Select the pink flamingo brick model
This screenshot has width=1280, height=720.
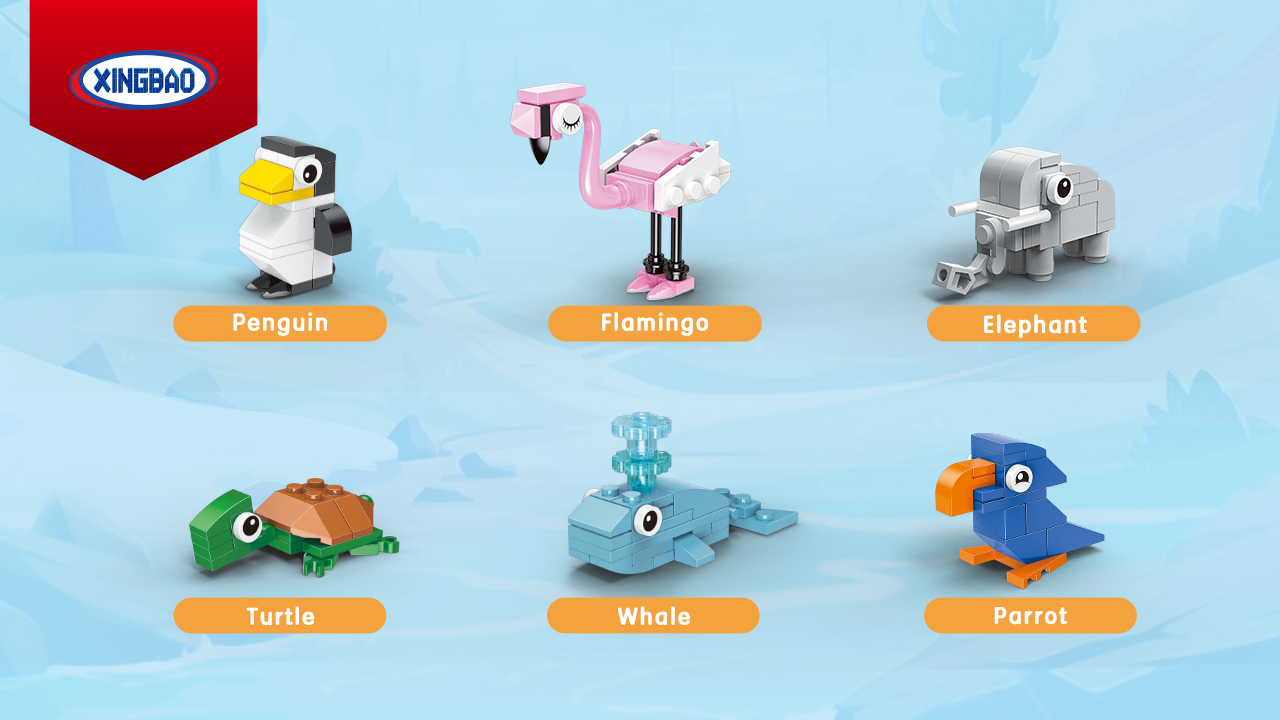(x=630, y=185)
